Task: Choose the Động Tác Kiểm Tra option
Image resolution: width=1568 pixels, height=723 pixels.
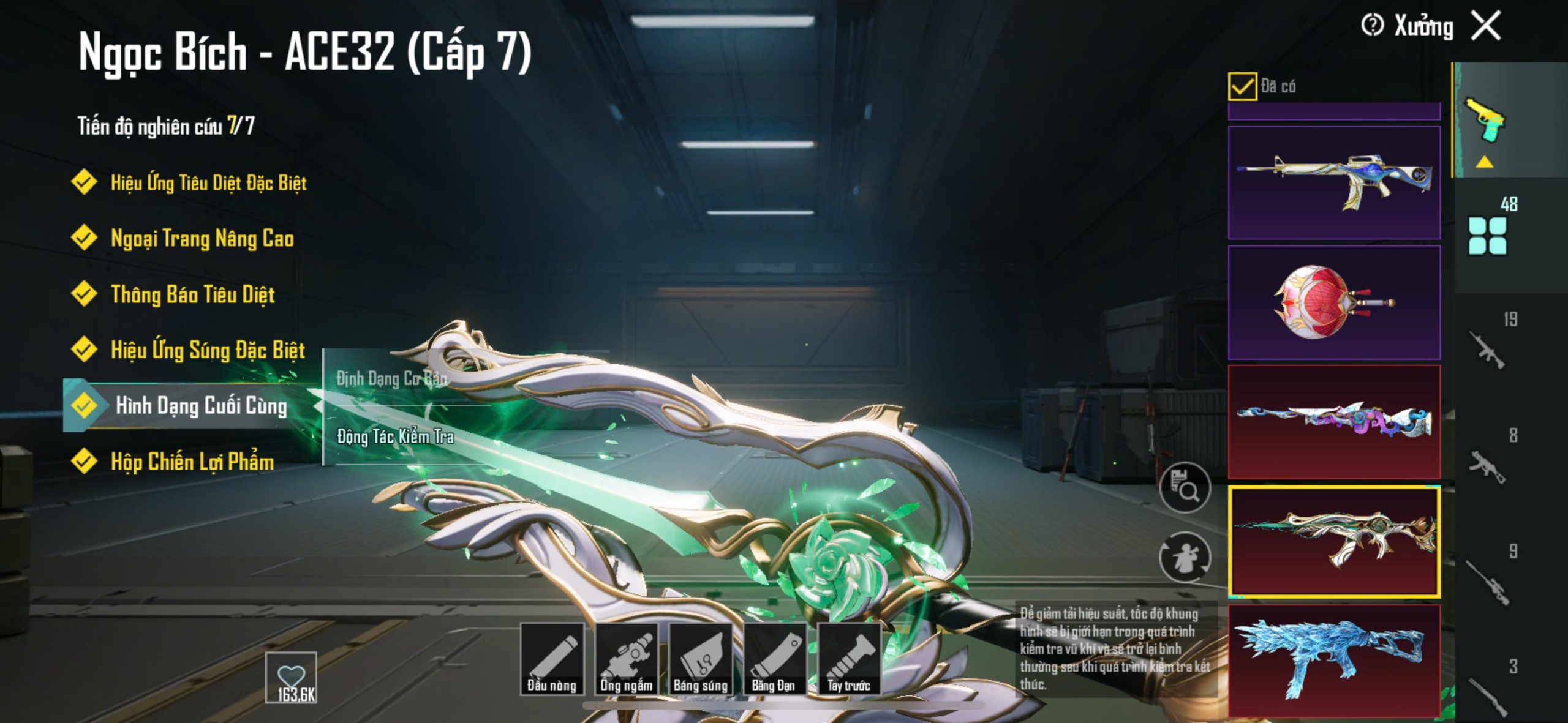Action: coord(396,436)
